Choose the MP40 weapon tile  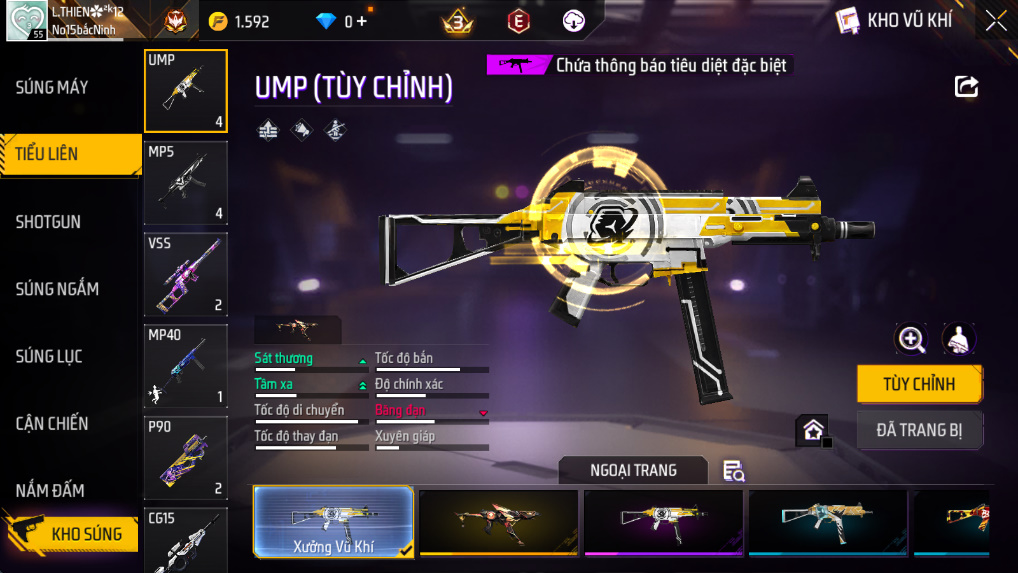(186, 366)
